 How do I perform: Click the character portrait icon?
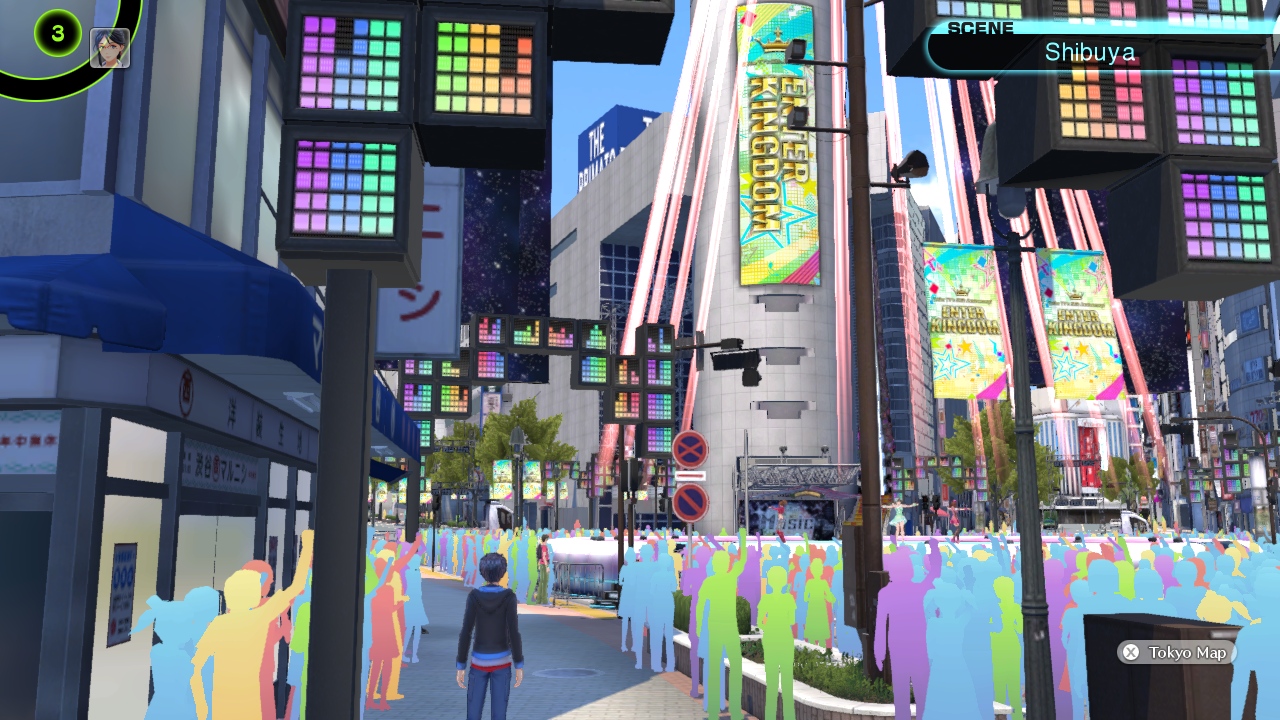pos(110,47)
